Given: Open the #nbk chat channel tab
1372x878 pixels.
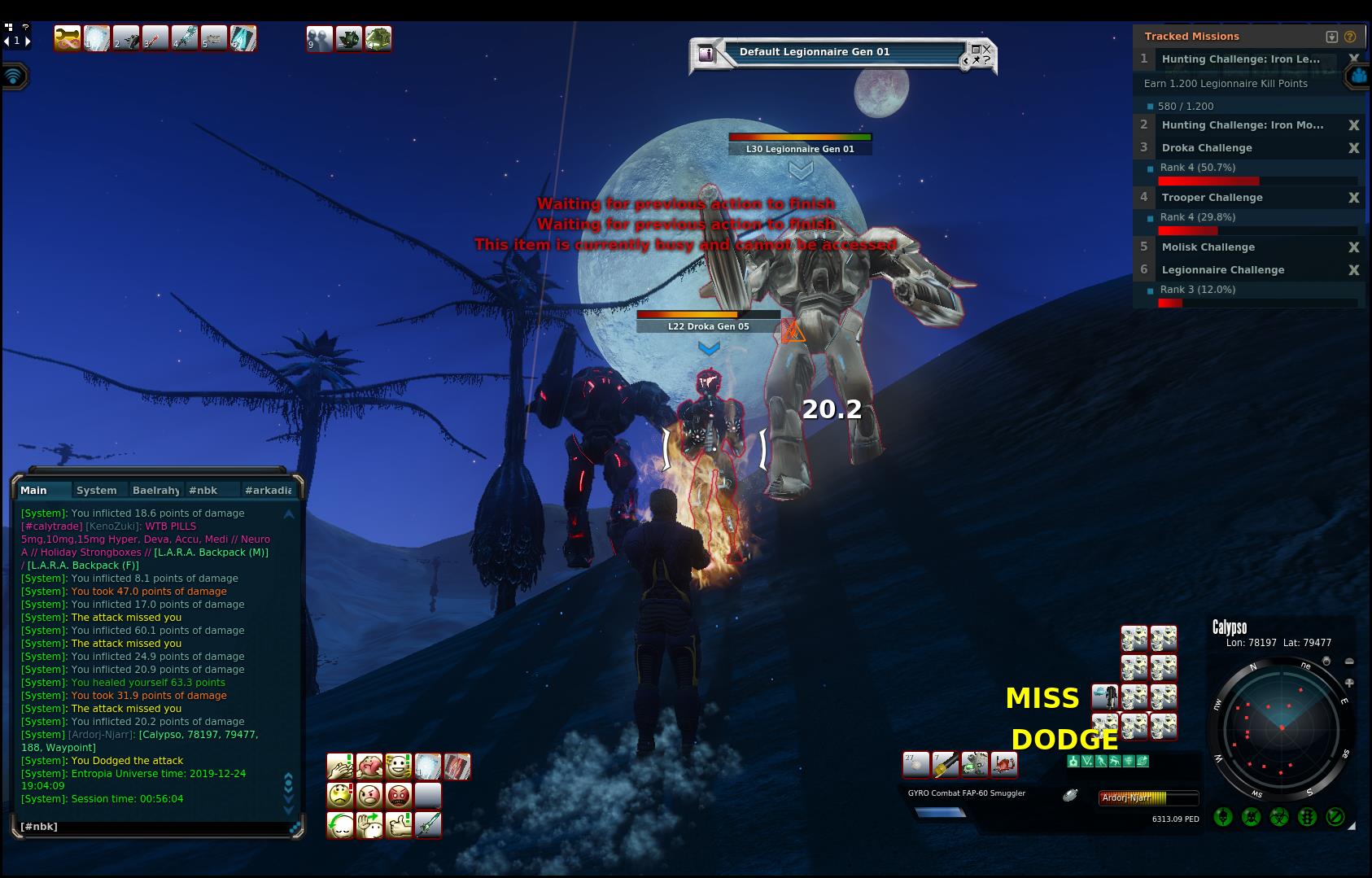Looking at the screenshot, I should click(203, 490).
